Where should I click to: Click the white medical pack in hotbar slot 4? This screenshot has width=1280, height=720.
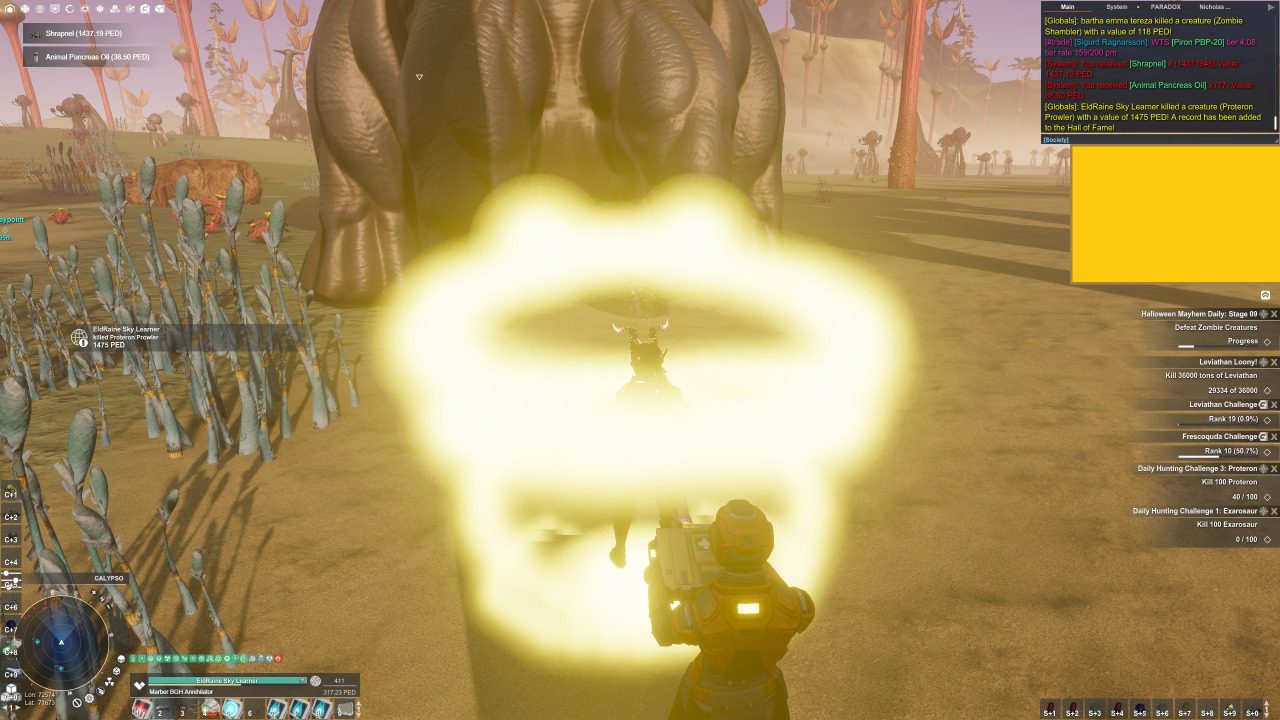tap(211, 707)
